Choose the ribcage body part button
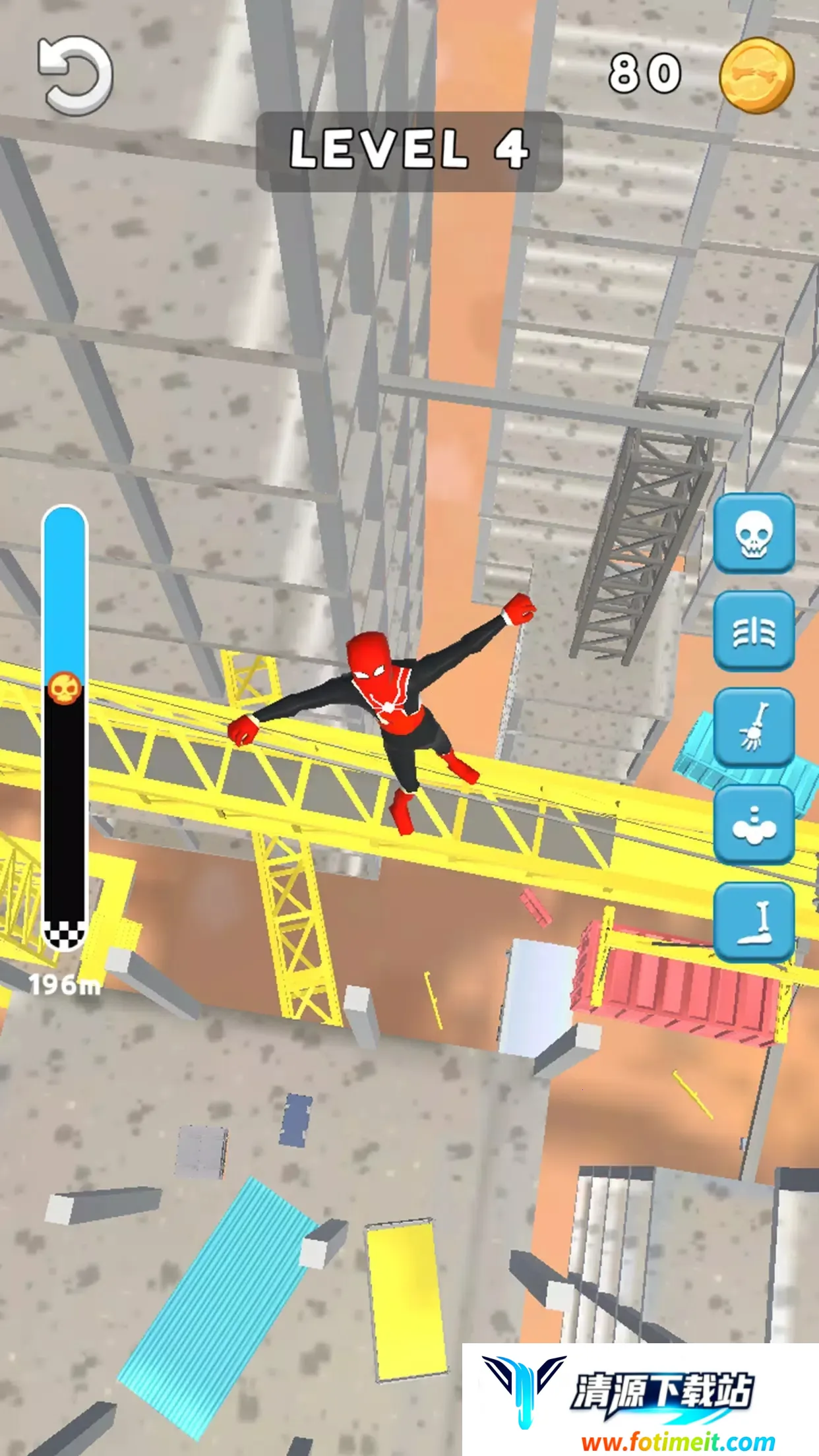 754,631
